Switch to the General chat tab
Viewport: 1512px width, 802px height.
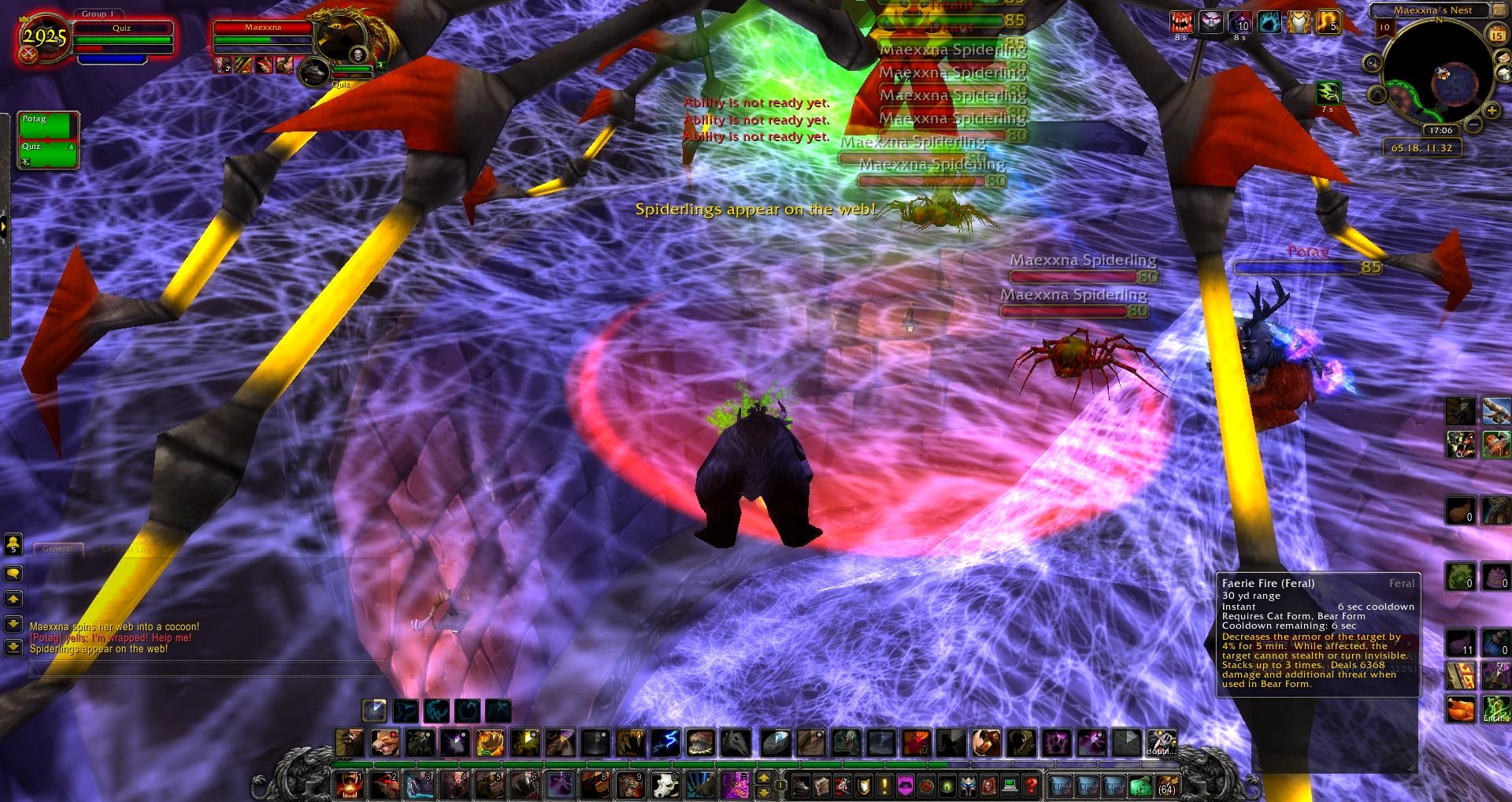(x=58, y=549)
